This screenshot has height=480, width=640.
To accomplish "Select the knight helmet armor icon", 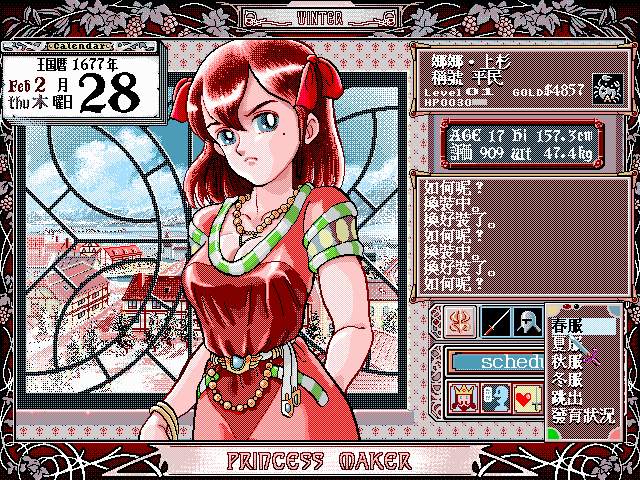I will click(530, 322).
